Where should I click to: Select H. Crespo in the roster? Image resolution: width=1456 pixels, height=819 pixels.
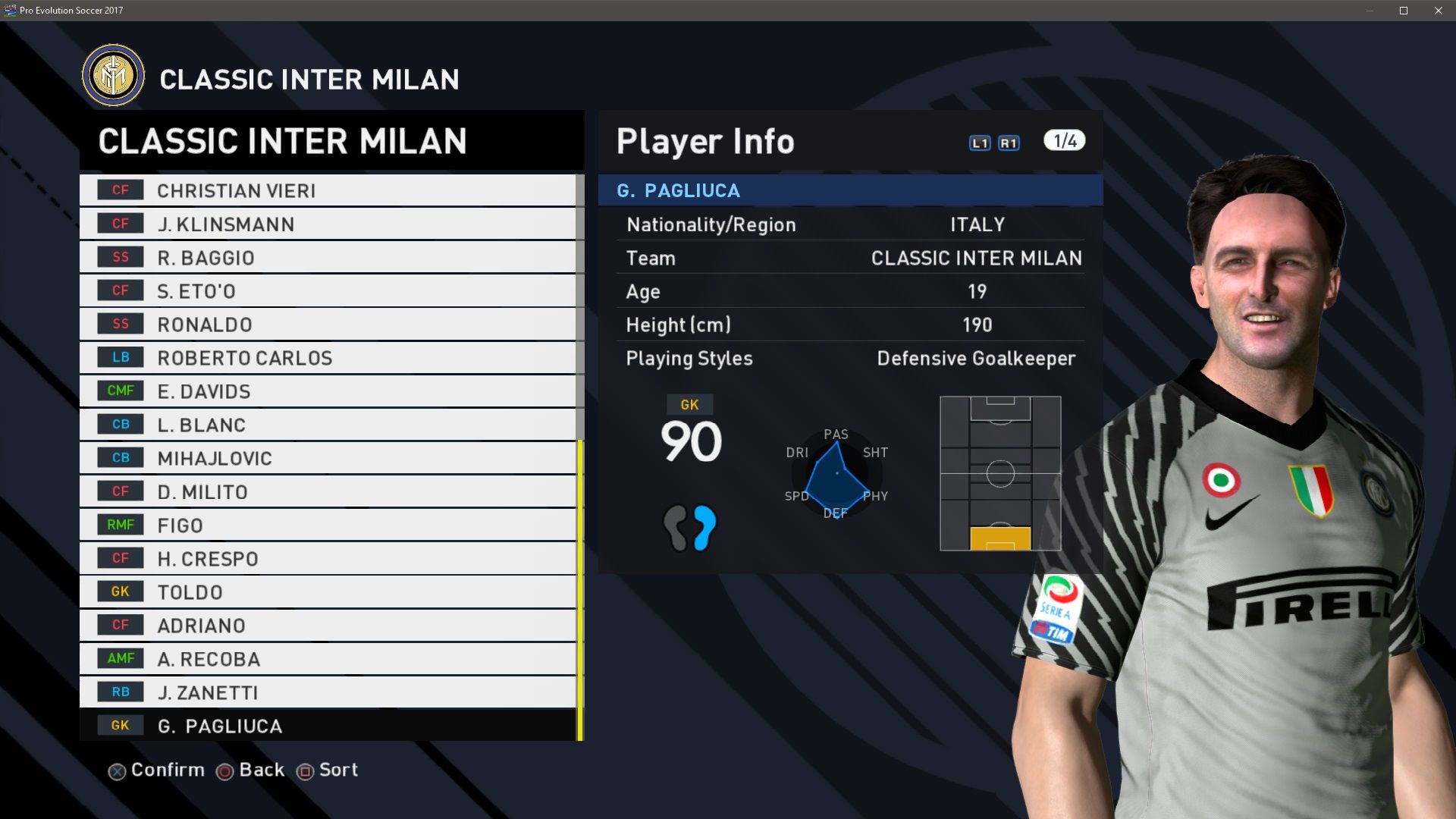coord(328,559)
